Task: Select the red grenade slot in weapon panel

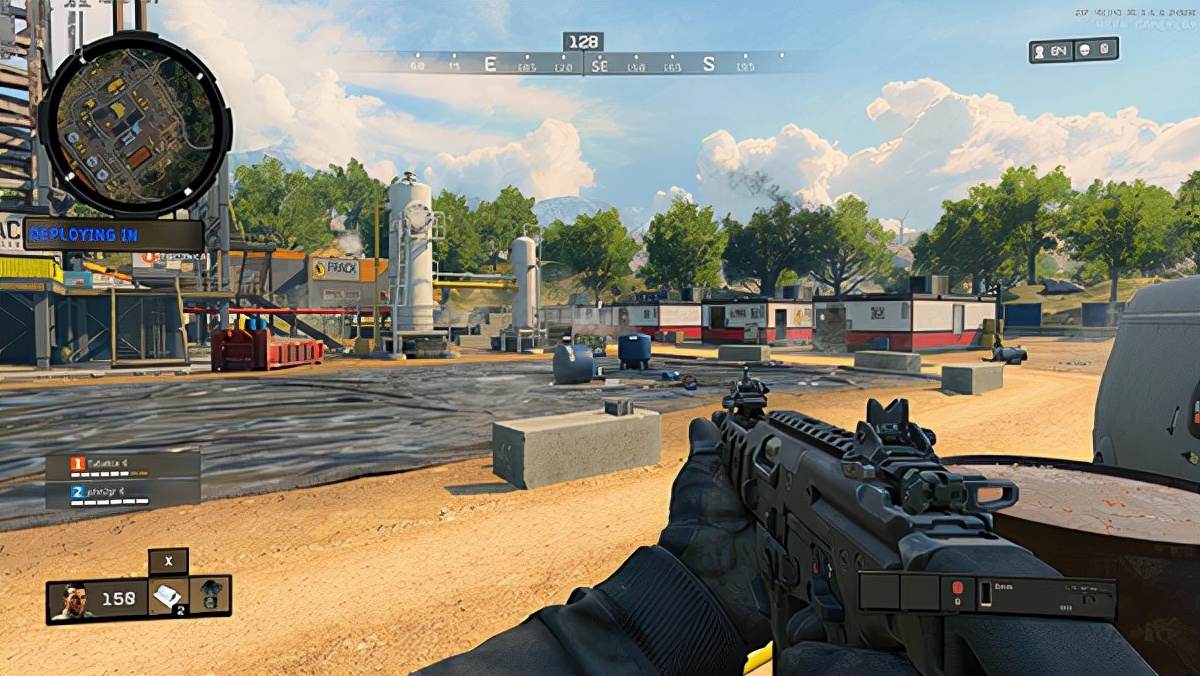Action: click(957, 588)
